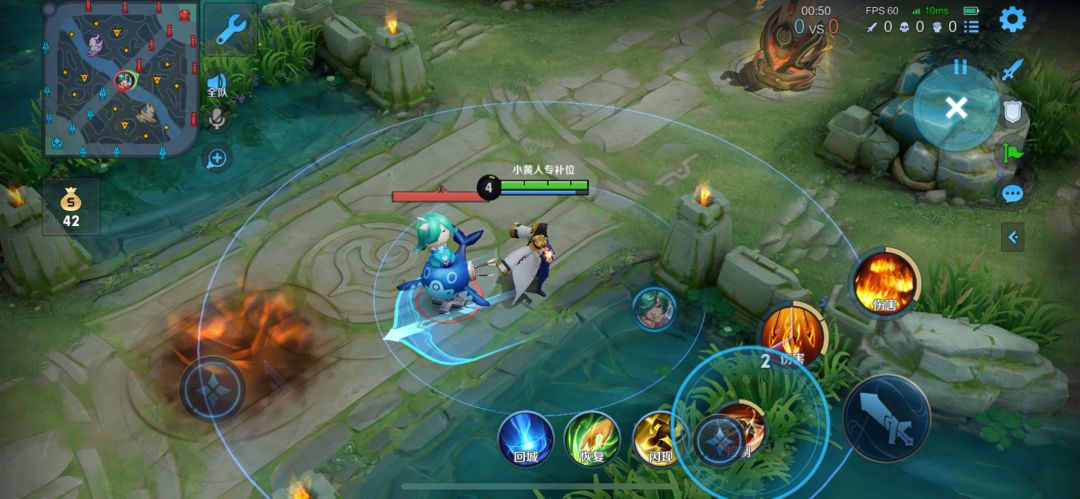Viewport: 1080px width, 499px height.
Task: Open the gear settings menu
Action: [x=1012, y=19]
